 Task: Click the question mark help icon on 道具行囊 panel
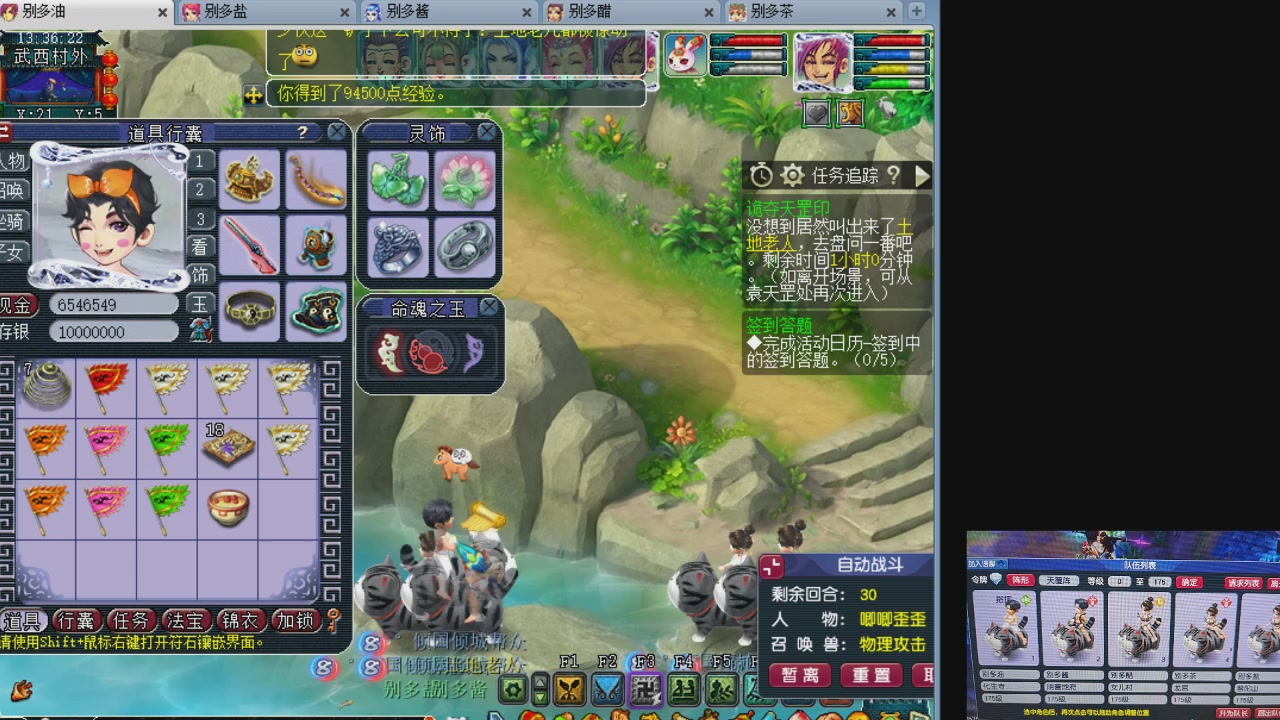point(303,131)
